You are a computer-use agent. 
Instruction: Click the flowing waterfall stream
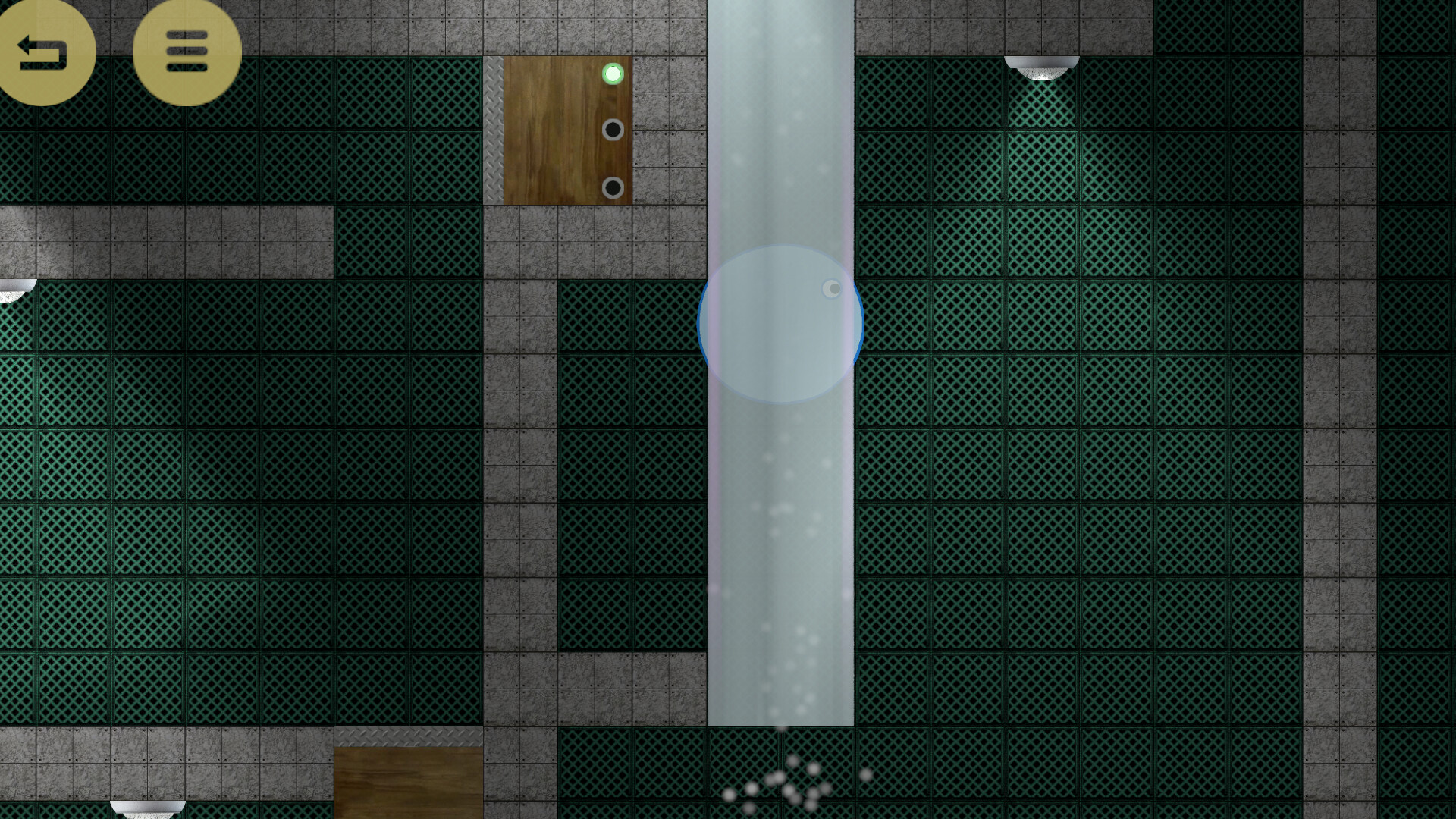point(781,569)
